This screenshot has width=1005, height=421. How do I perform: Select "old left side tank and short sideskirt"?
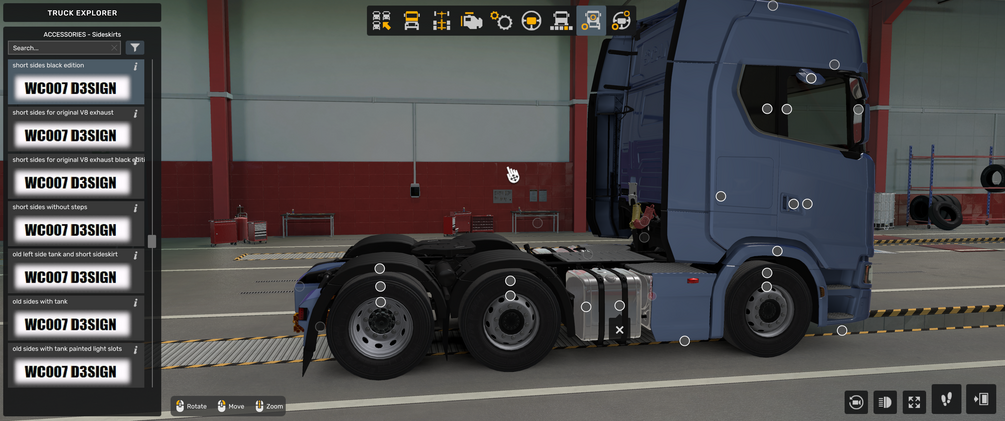pos(70,277)
